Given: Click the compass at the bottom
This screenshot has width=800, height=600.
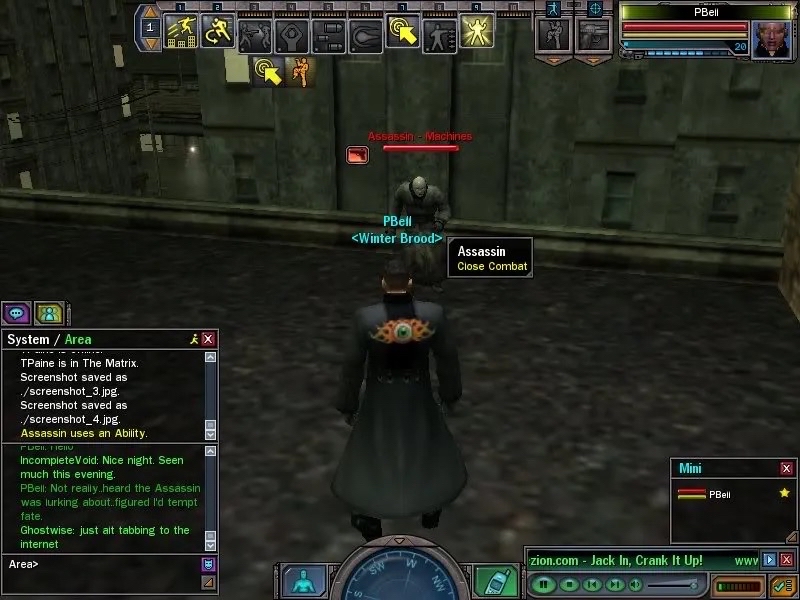Looking at the screenshot, I should pyautogui.click(x=400, y=578).
